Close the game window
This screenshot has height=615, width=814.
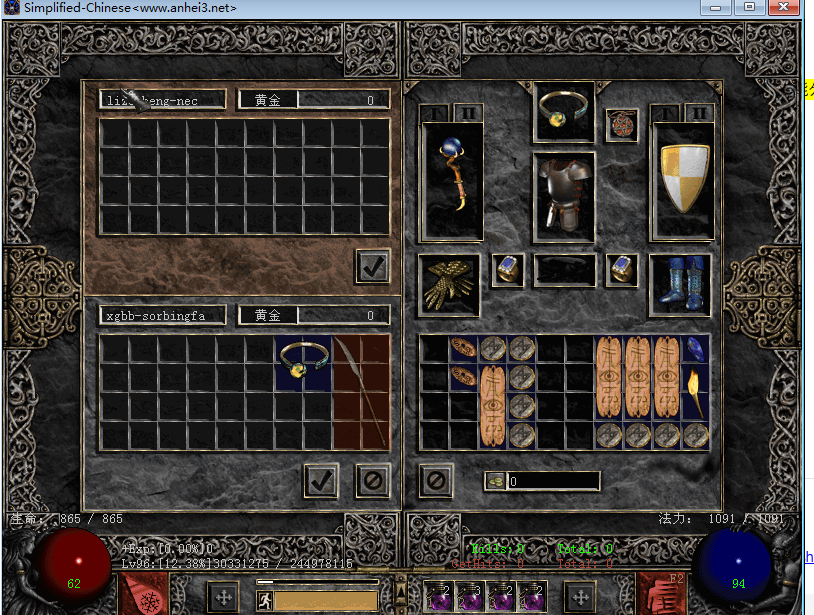click(x=783, y=7)
